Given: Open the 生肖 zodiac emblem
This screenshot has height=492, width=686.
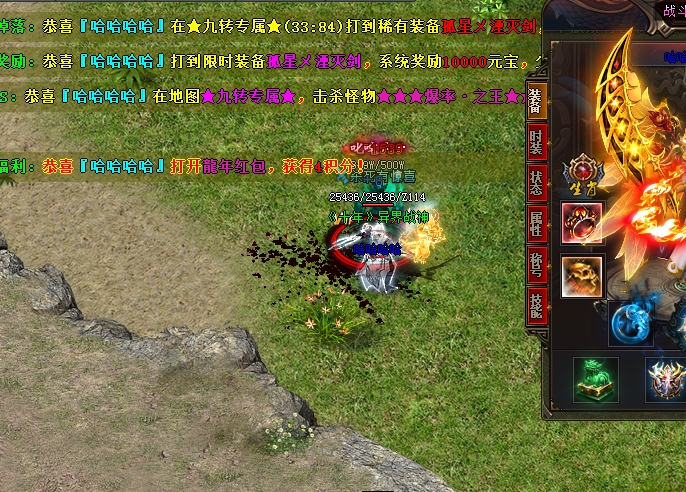Looking at the screenshot, I should 580,176.
